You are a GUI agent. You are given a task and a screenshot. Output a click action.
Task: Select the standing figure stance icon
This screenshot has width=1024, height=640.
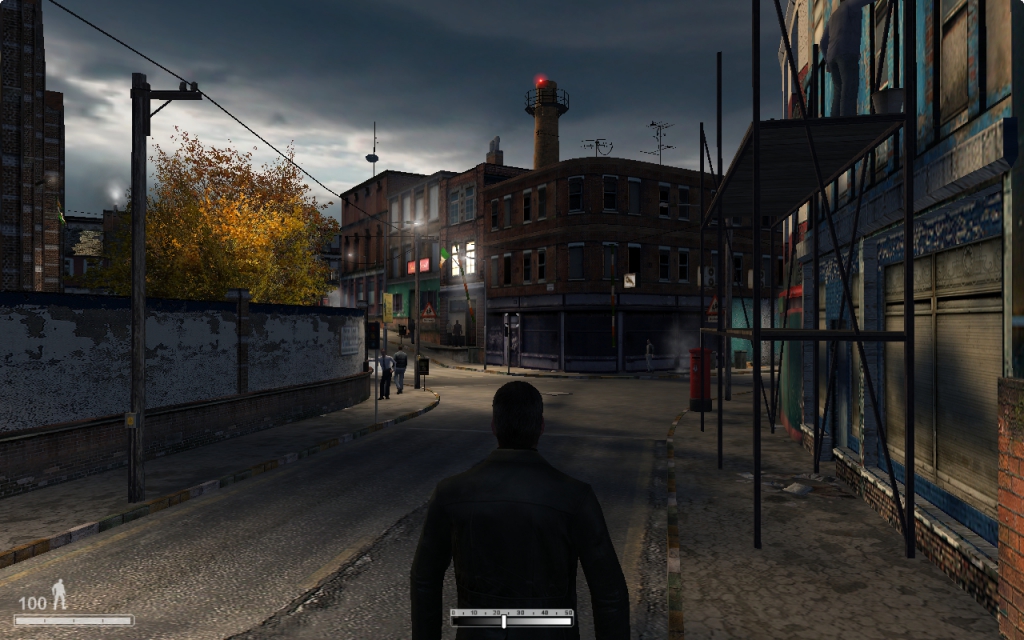tap(59, 594)
